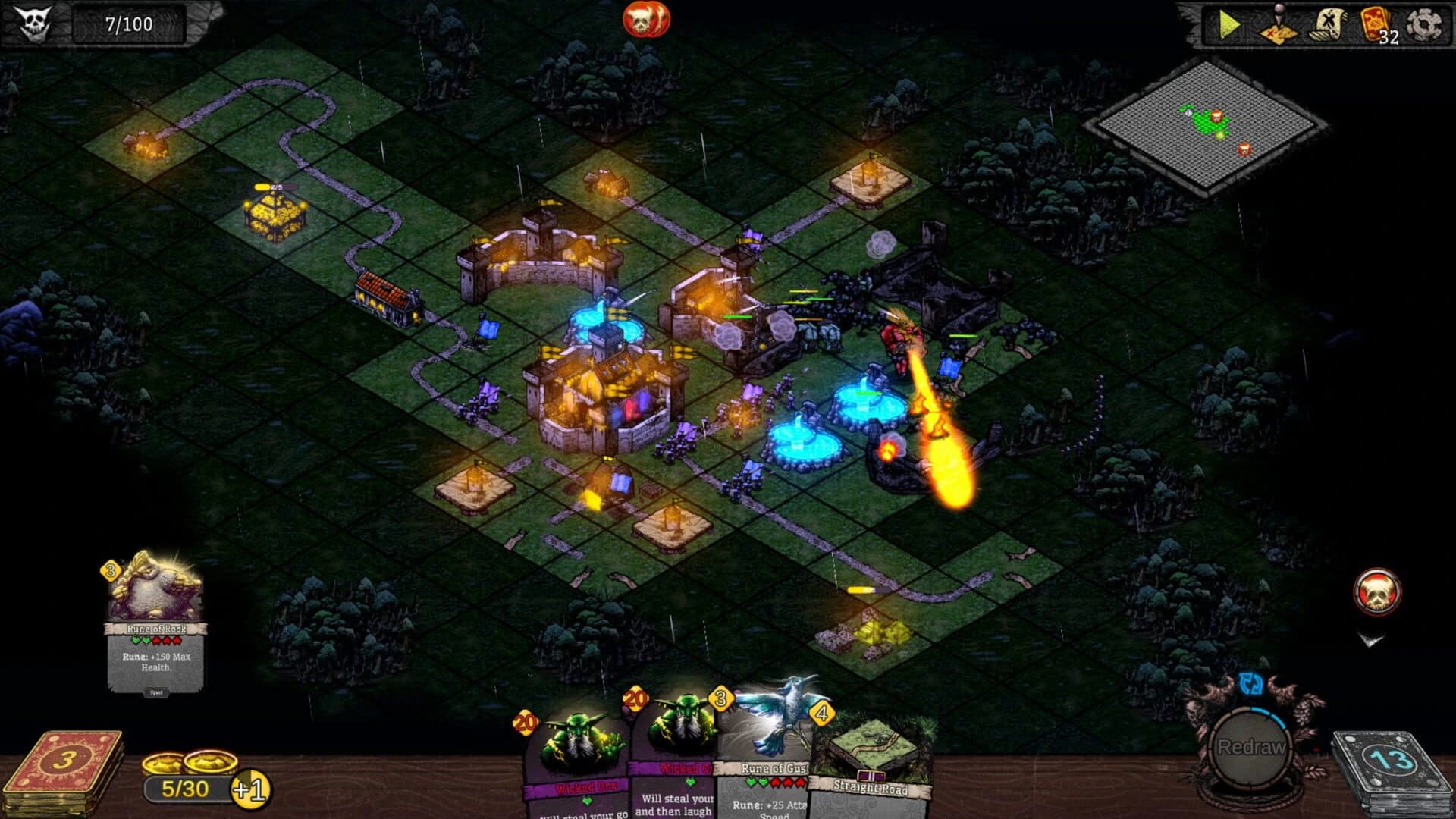Screen dimensions: 1456x819
Task: Open the map pin marker icon
Action: click(1279, 25)
